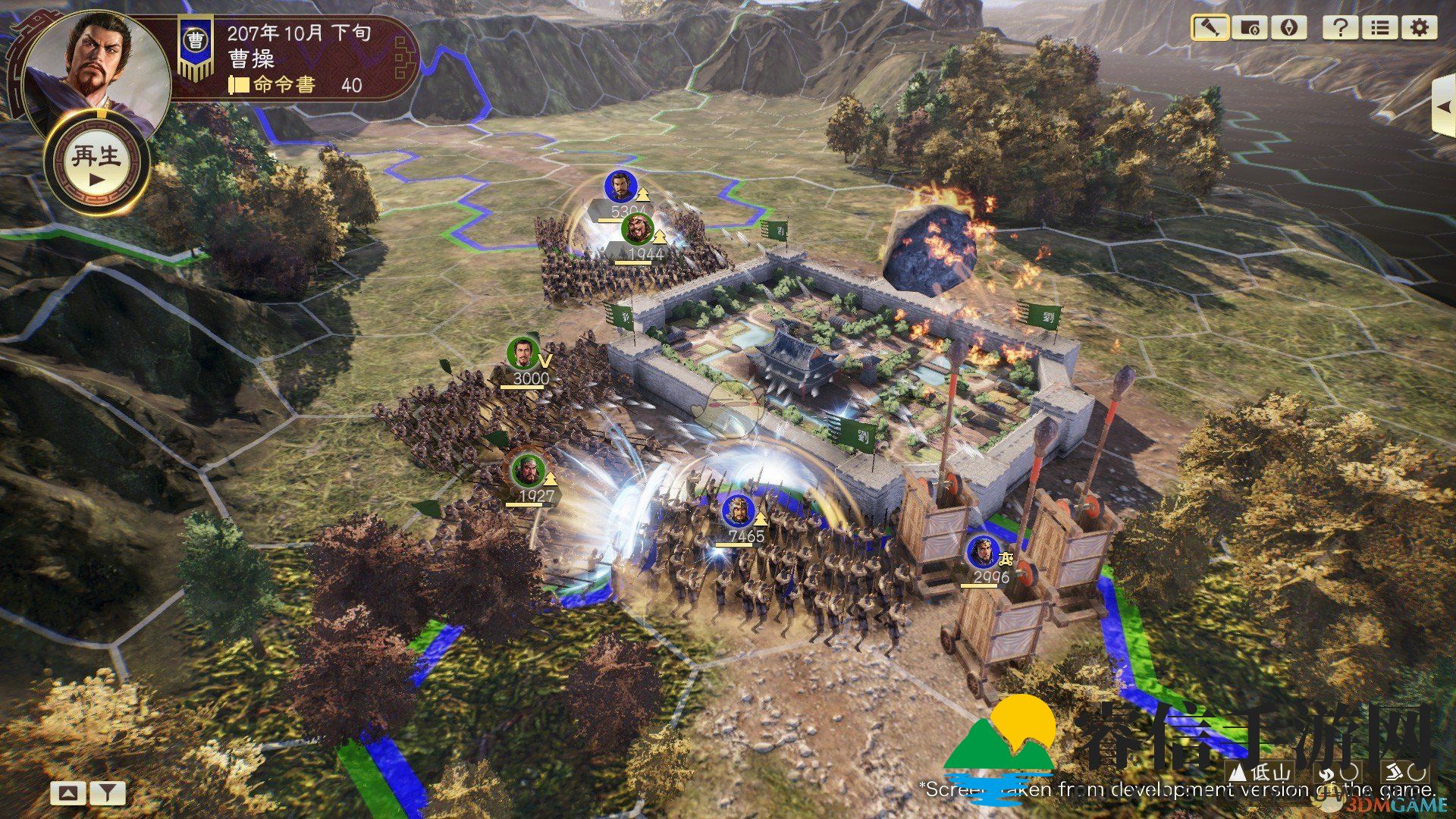Show the list menu button
Viewport: 1456px width, 819px height.
pyautogui.click(x=1379, y=28)
